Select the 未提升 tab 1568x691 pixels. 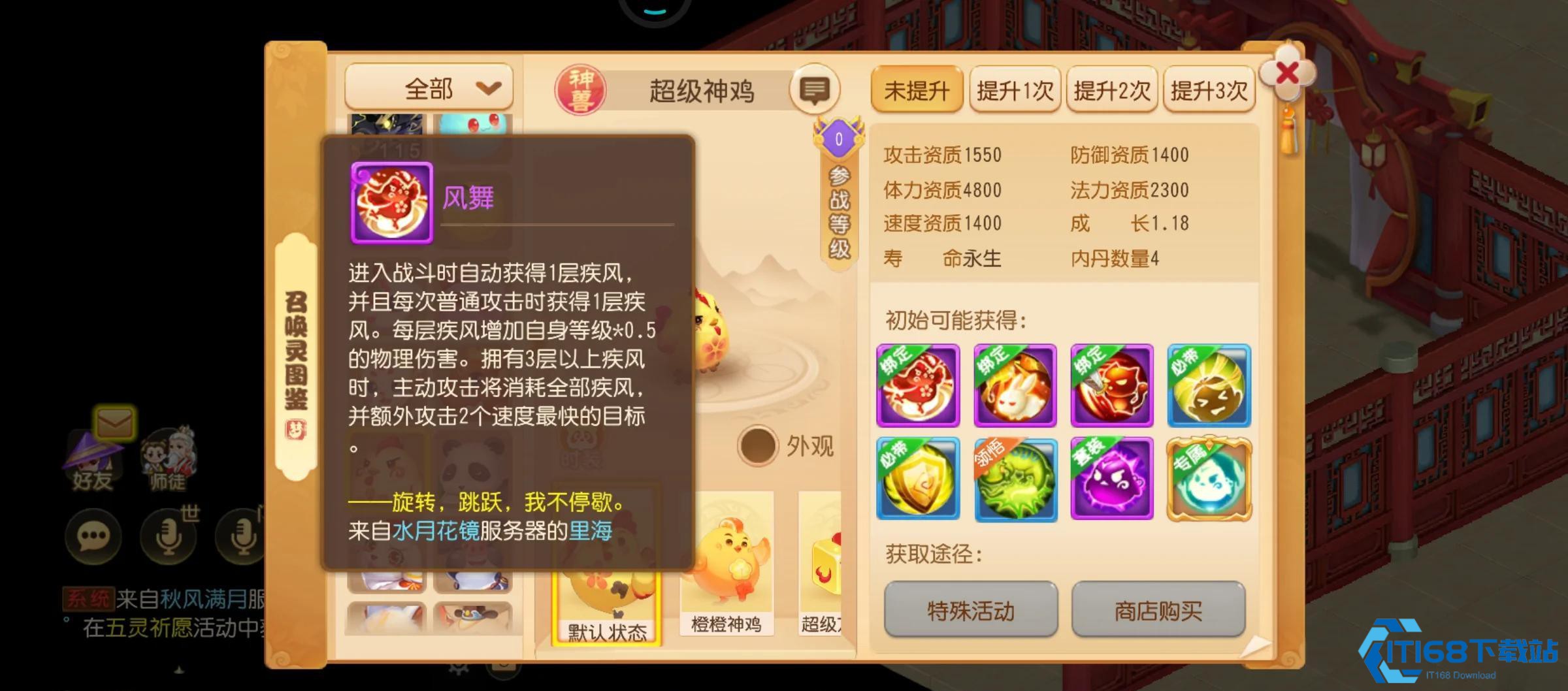click(x=917, y=91)
